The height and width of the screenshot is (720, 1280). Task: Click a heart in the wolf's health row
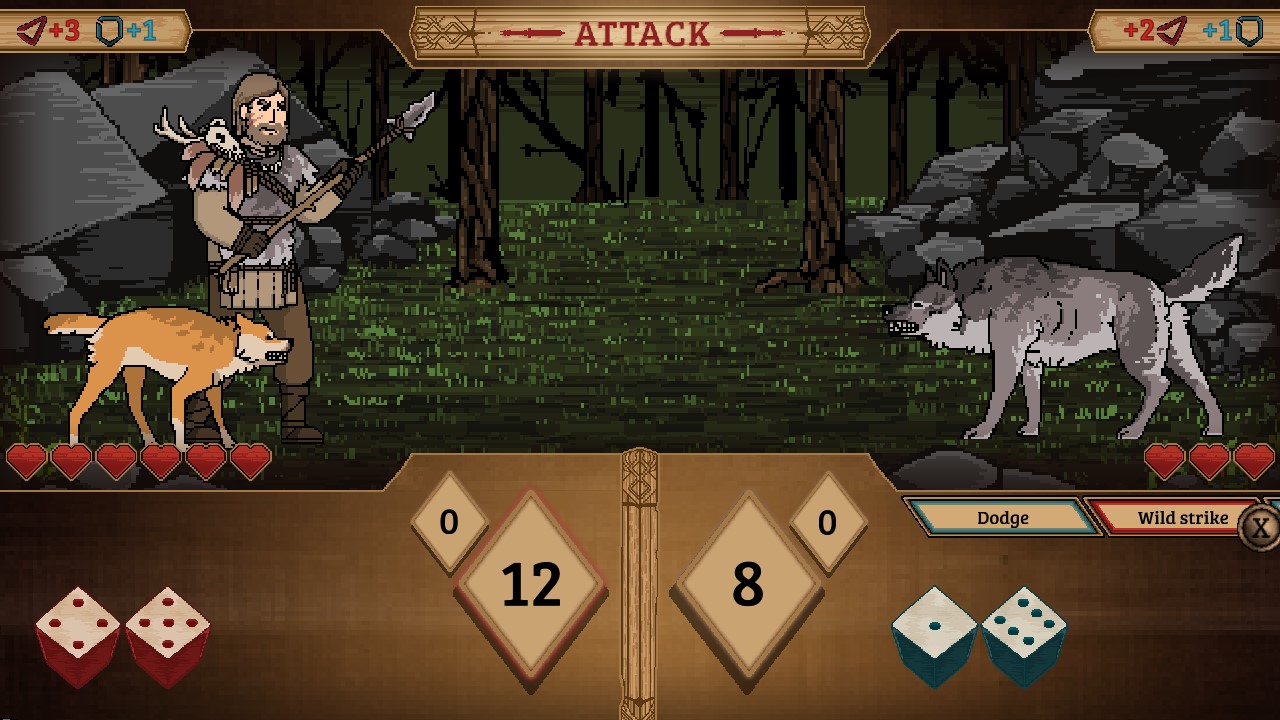coord(1209,462)
